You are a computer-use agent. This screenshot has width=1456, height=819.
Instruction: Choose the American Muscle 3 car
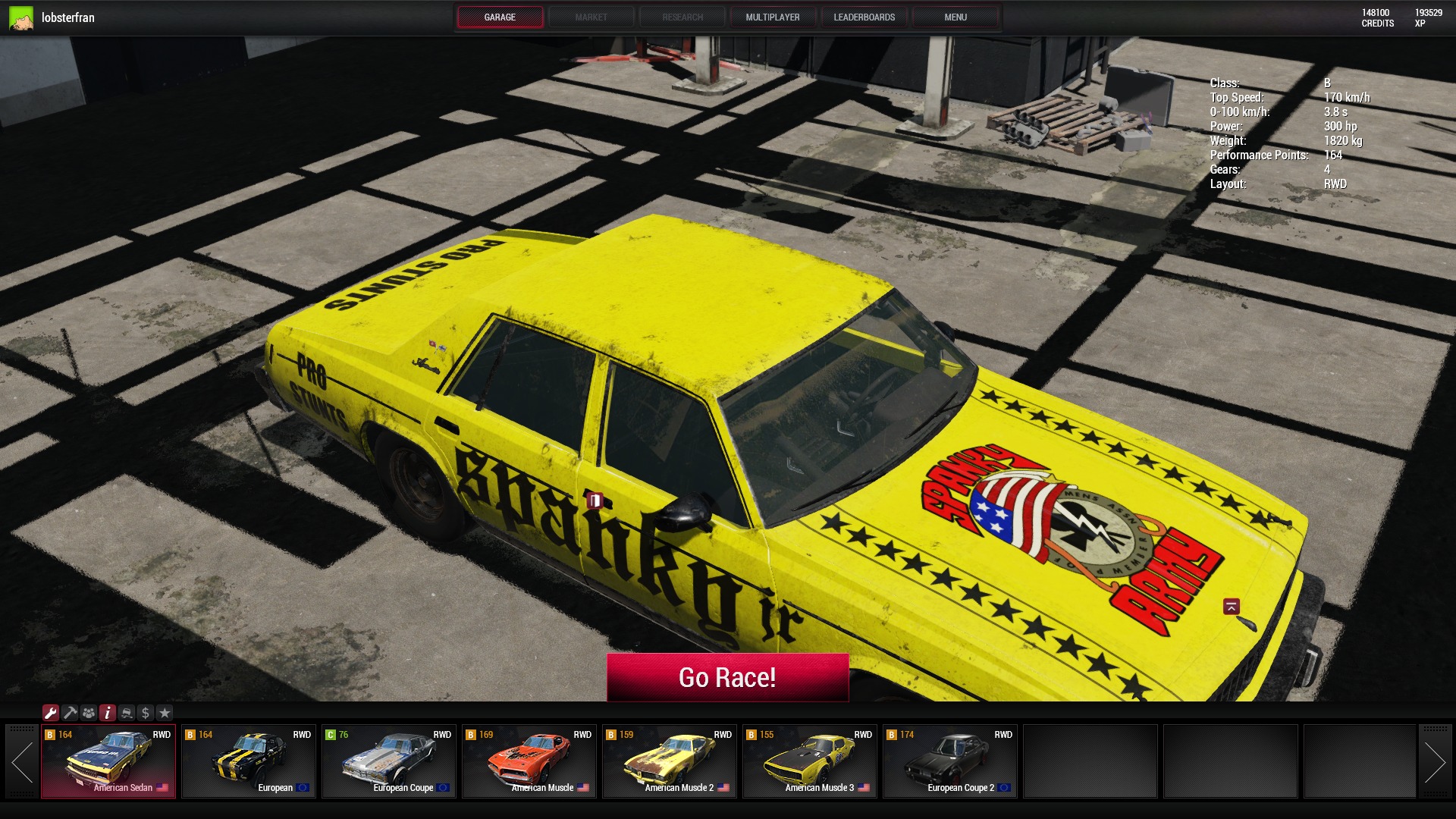(810, 761)
